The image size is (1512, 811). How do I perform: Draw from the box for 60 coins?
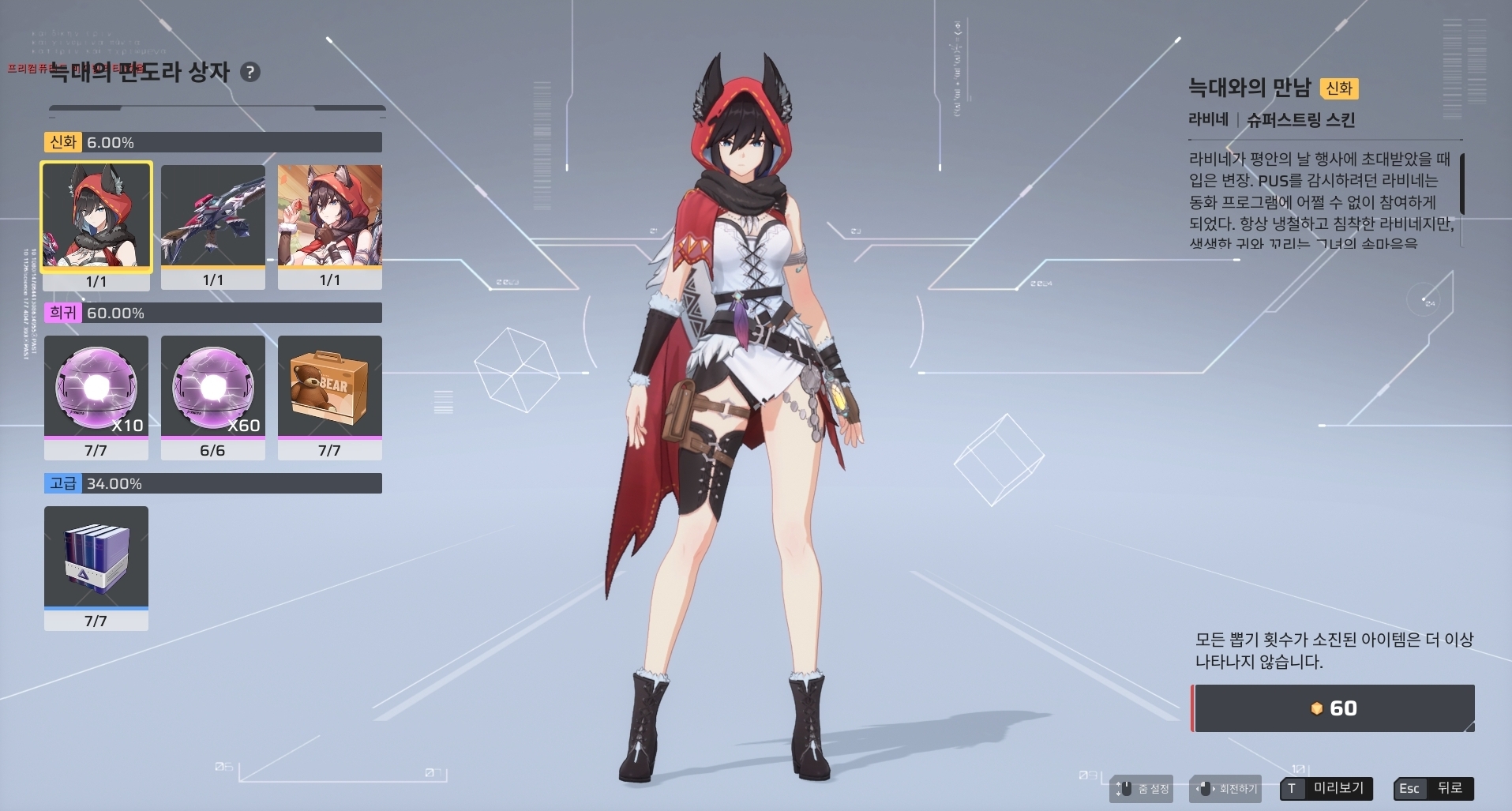[x=1334, y=708]
